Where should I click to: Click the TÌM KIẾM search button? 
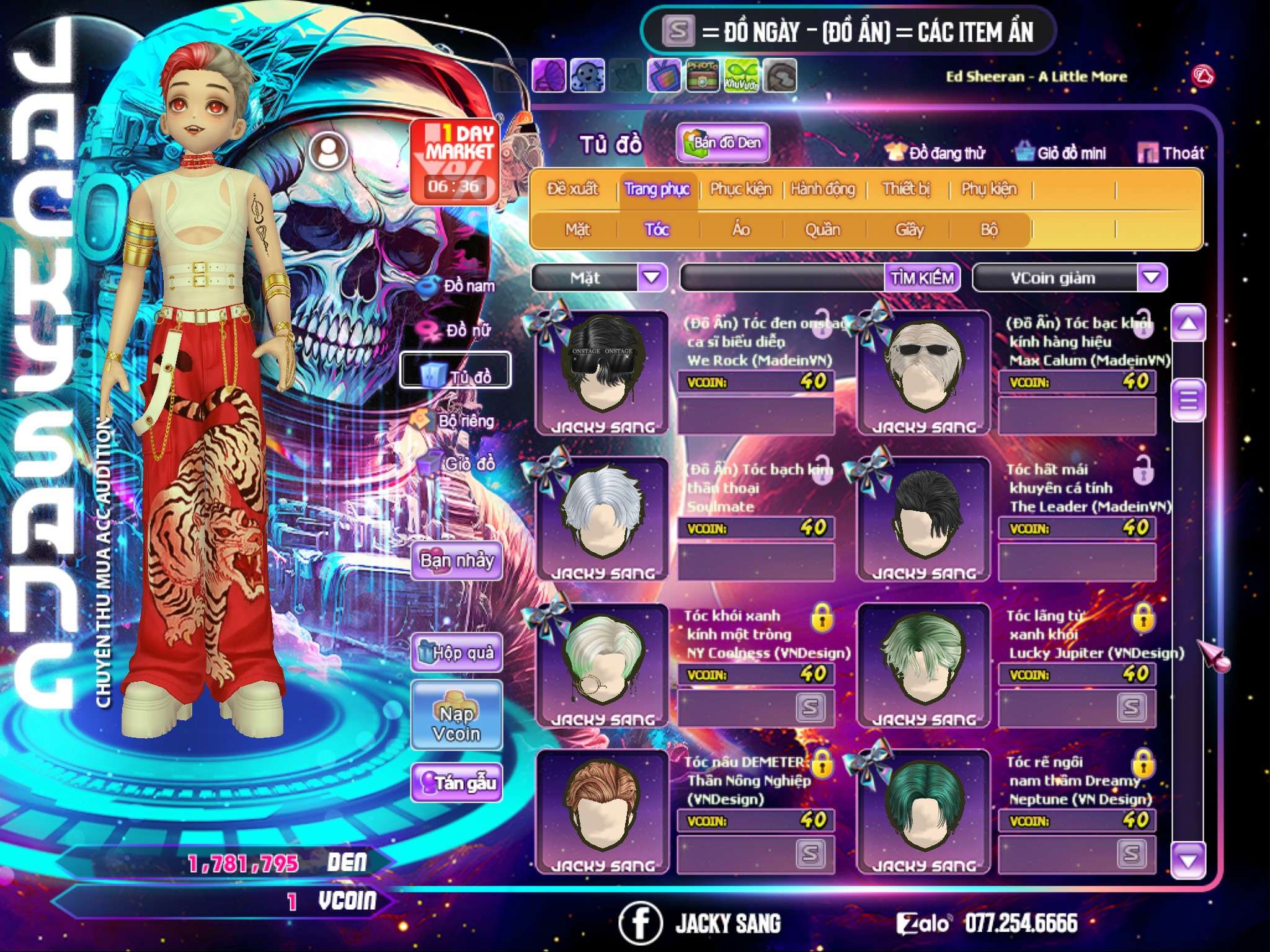coord(922,278)
